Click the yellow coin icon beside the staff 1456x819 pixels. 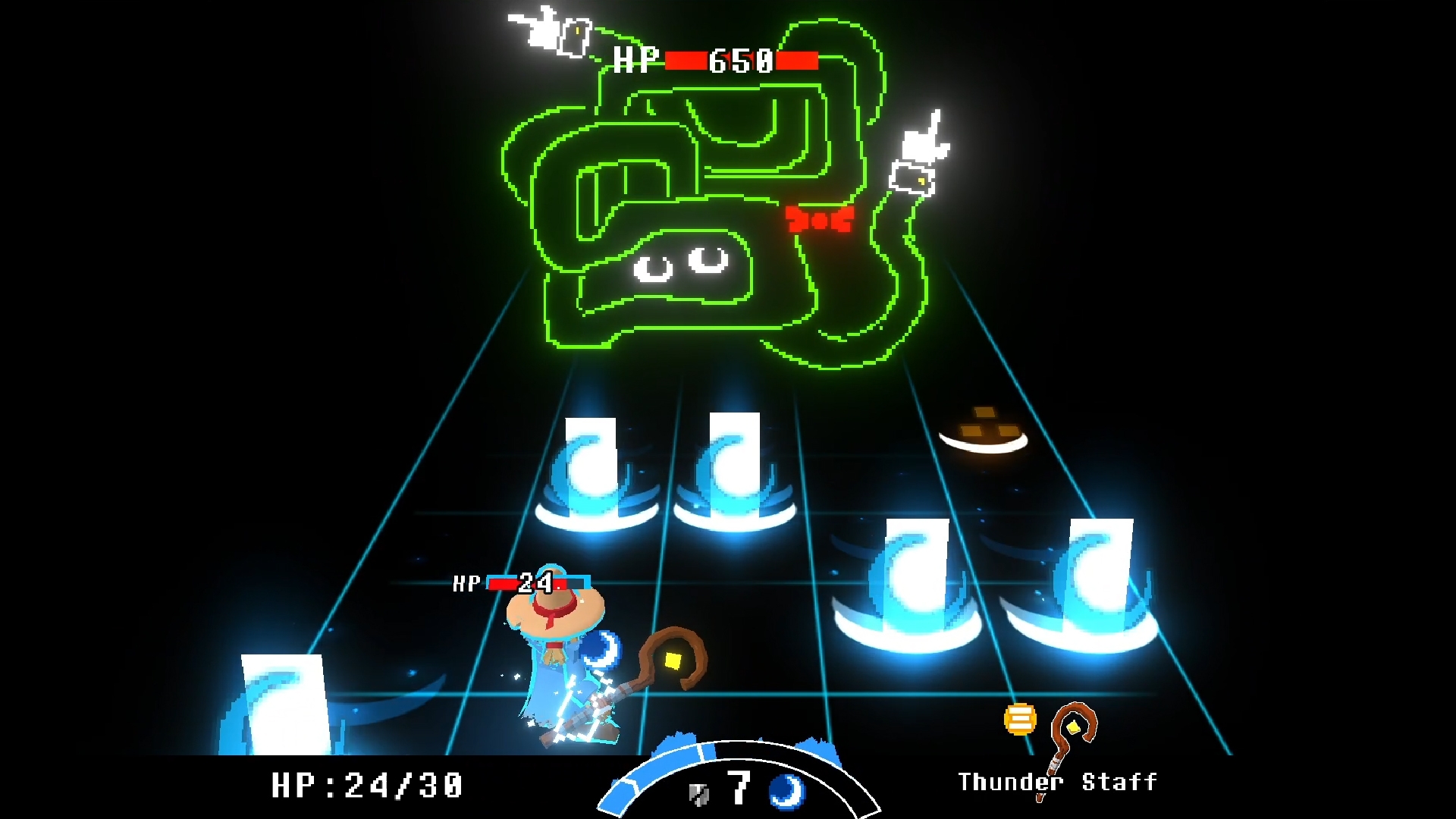pos(1020,719)
